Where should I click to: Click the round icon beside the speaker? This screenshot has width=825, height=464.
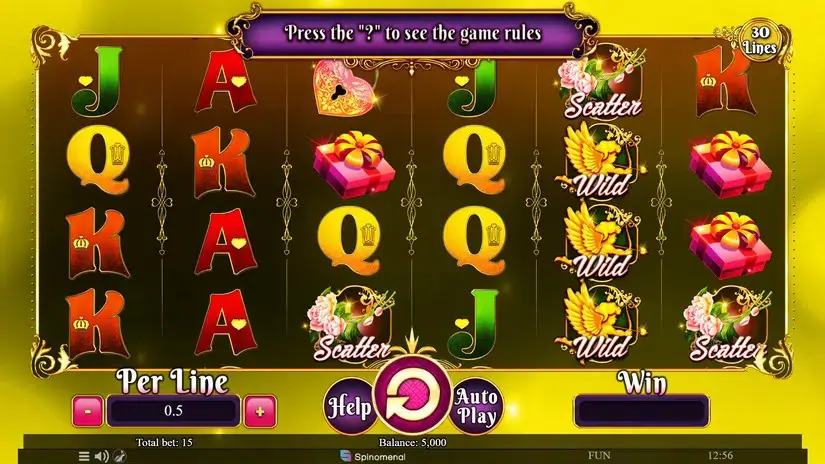coord(118,456)
